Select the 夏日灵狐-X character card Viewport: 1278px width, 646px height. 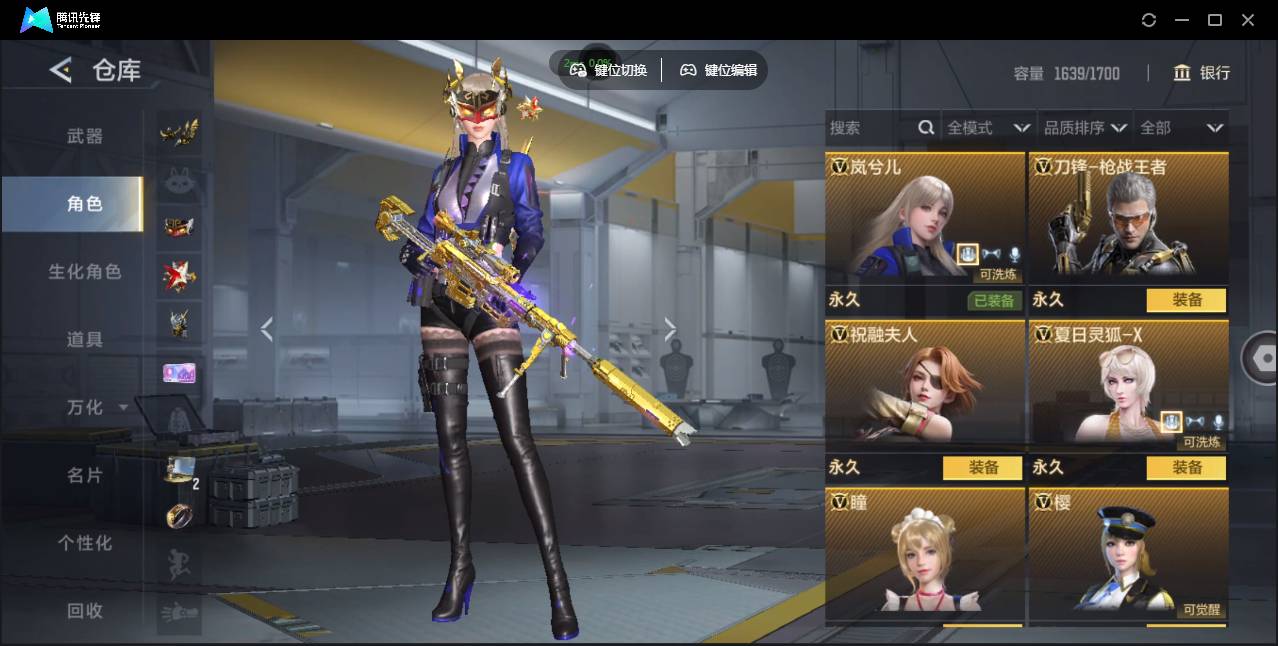click(x=1128, y=385)
